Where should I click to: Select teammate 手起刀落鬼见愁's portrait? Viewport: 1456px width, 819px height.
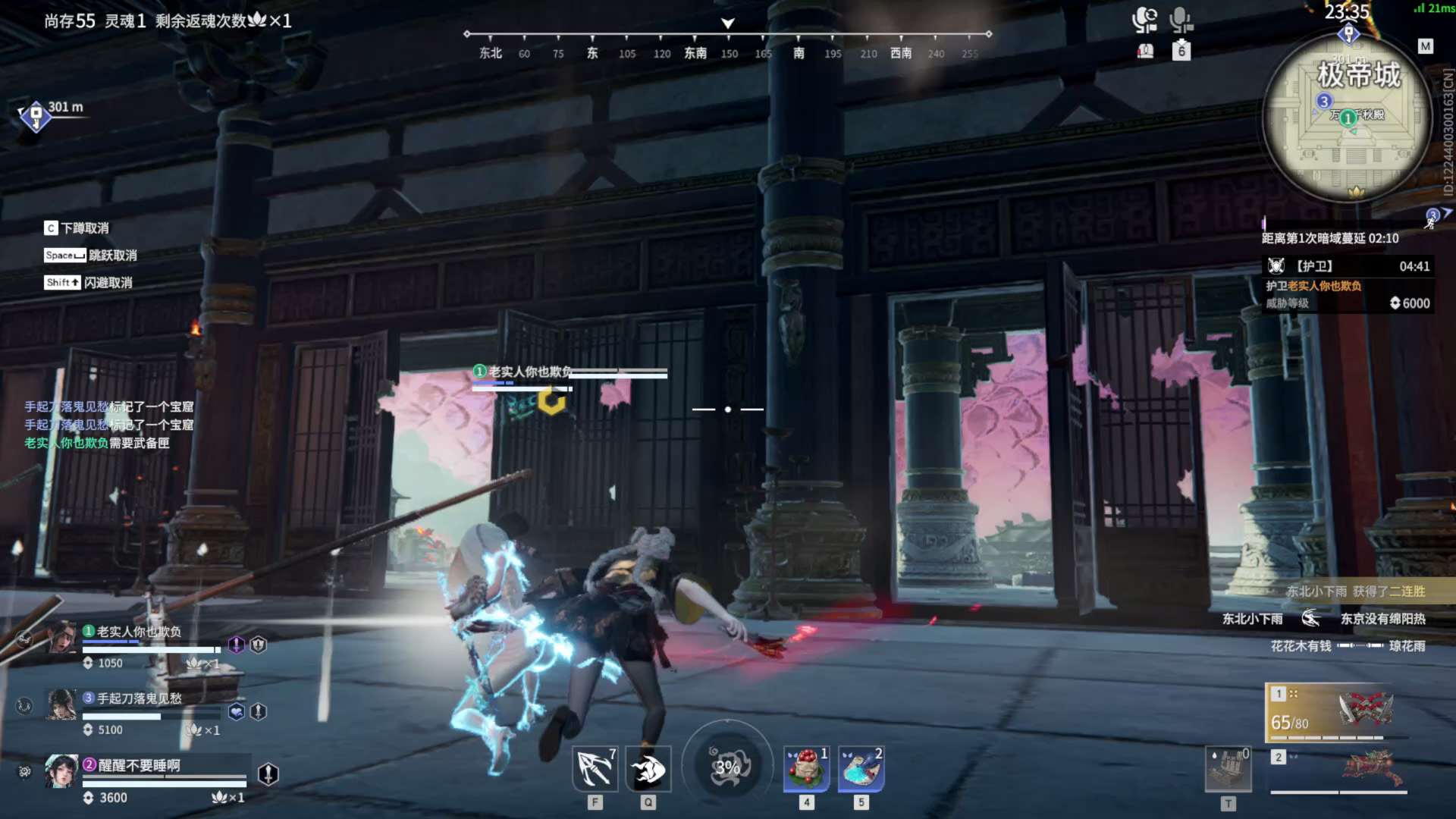61,704
